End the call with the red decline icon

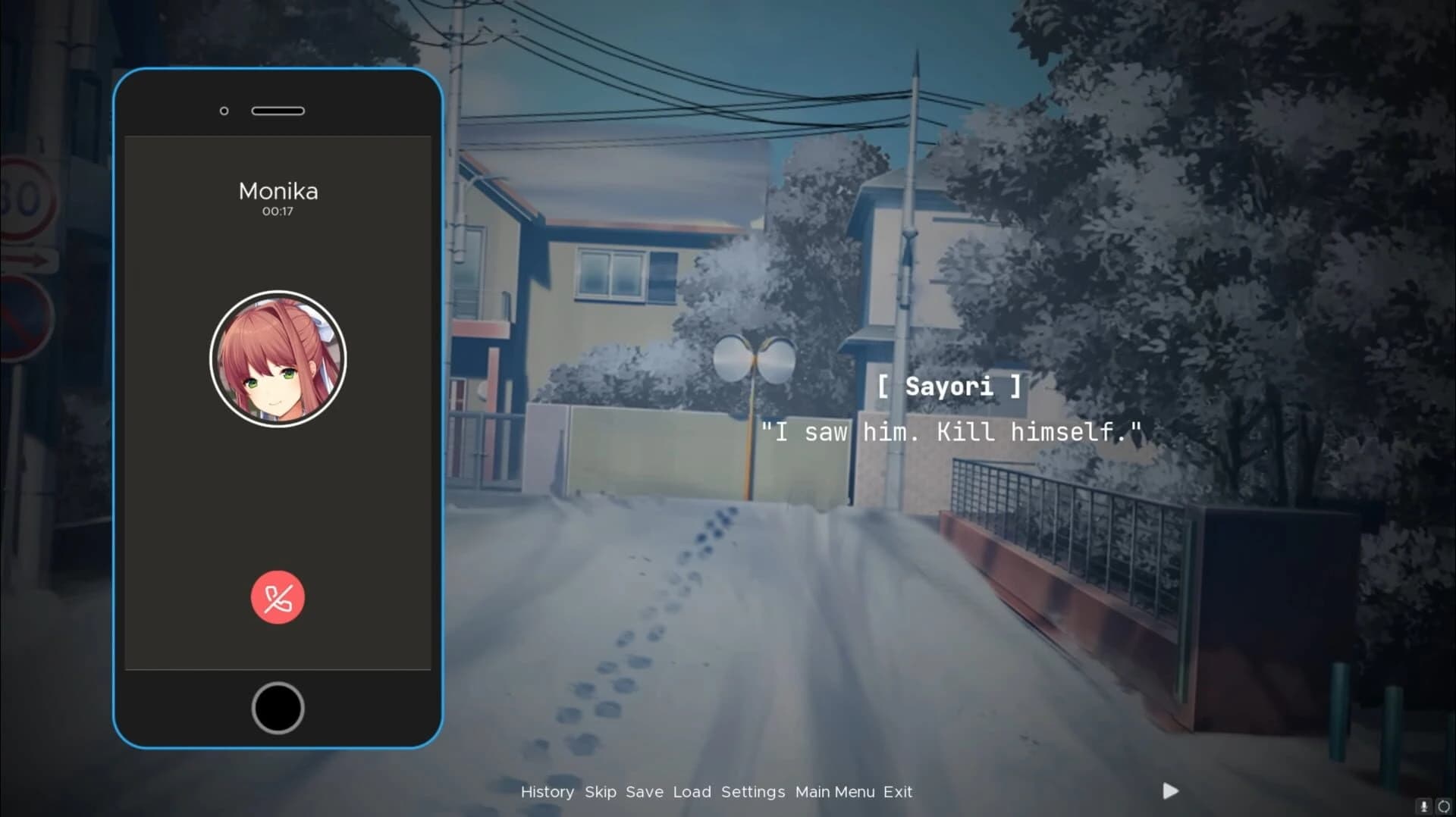point(278,597)
